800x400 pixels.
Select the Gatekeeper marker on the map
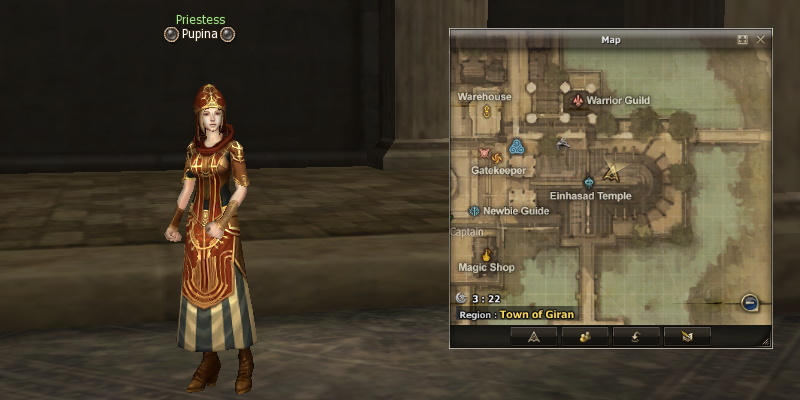(x=486, y=155)
